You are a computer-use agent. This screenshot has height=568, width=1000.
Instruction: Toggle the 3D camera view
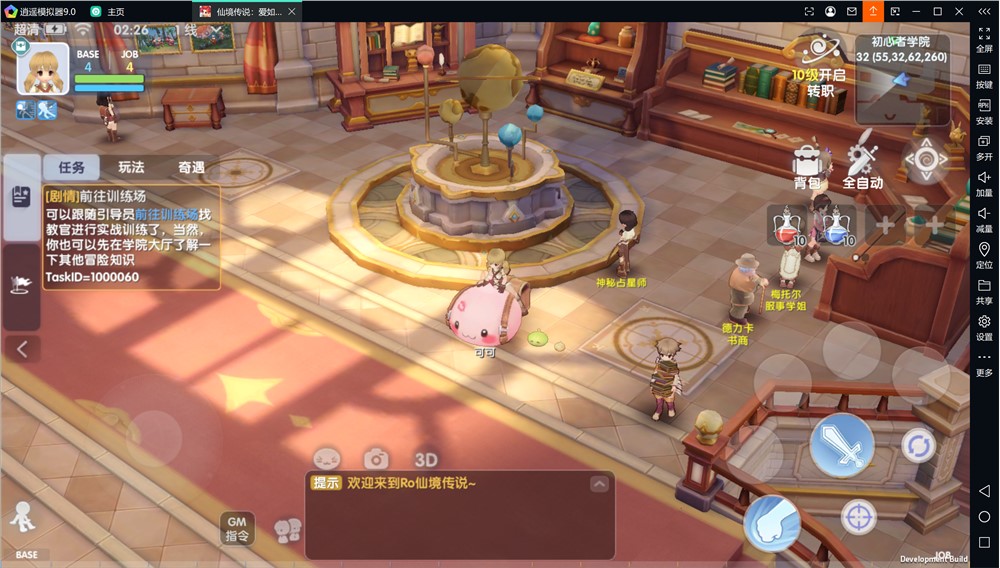coord(426,460)
